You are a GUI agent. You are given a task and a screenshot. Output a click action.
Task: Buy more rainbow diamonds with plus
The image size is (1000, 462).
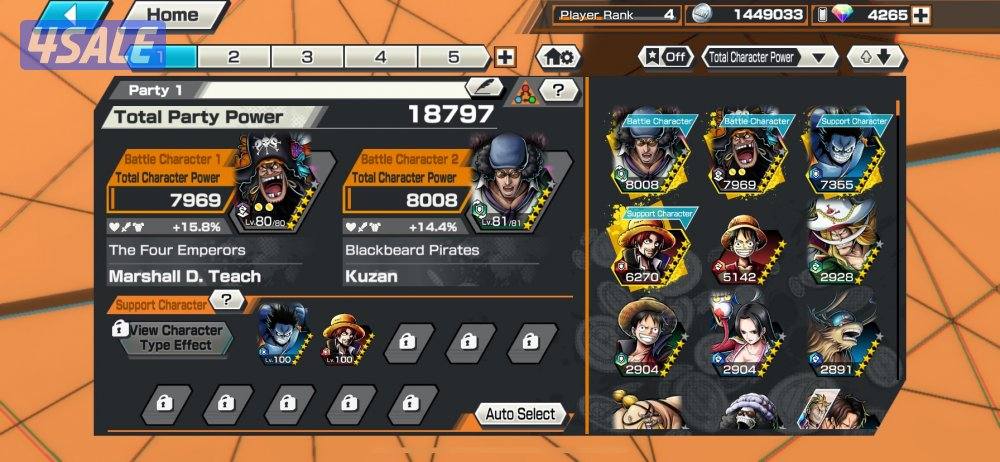point(920,15)
